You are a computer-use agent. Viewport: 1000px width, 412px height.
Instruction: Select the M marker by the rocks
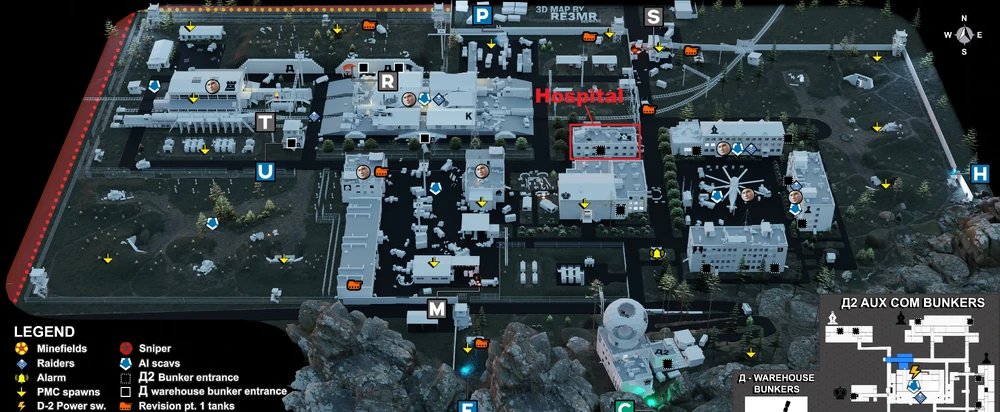(436, 309)
